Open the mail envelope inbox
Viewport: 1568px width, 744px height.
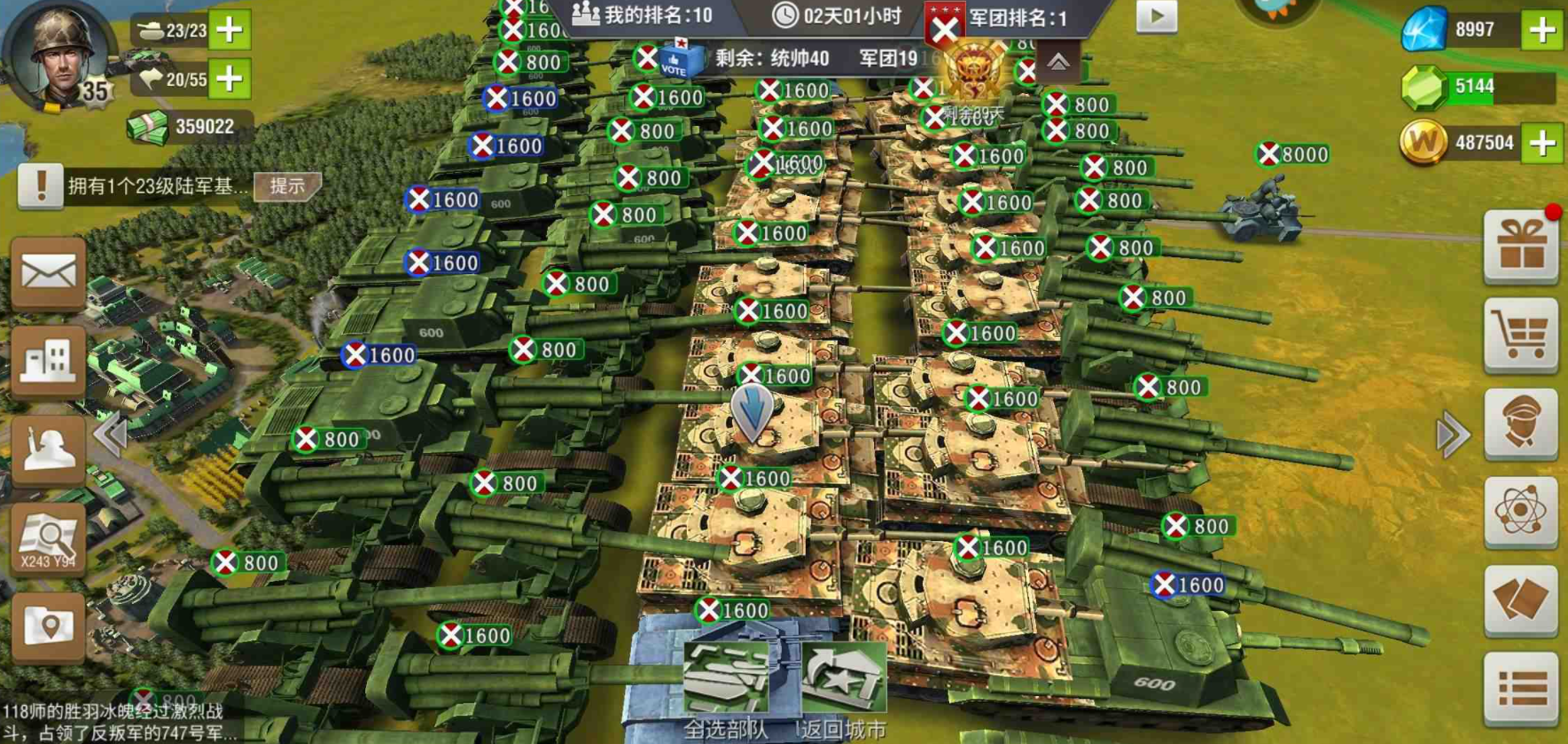coord(48,273)
